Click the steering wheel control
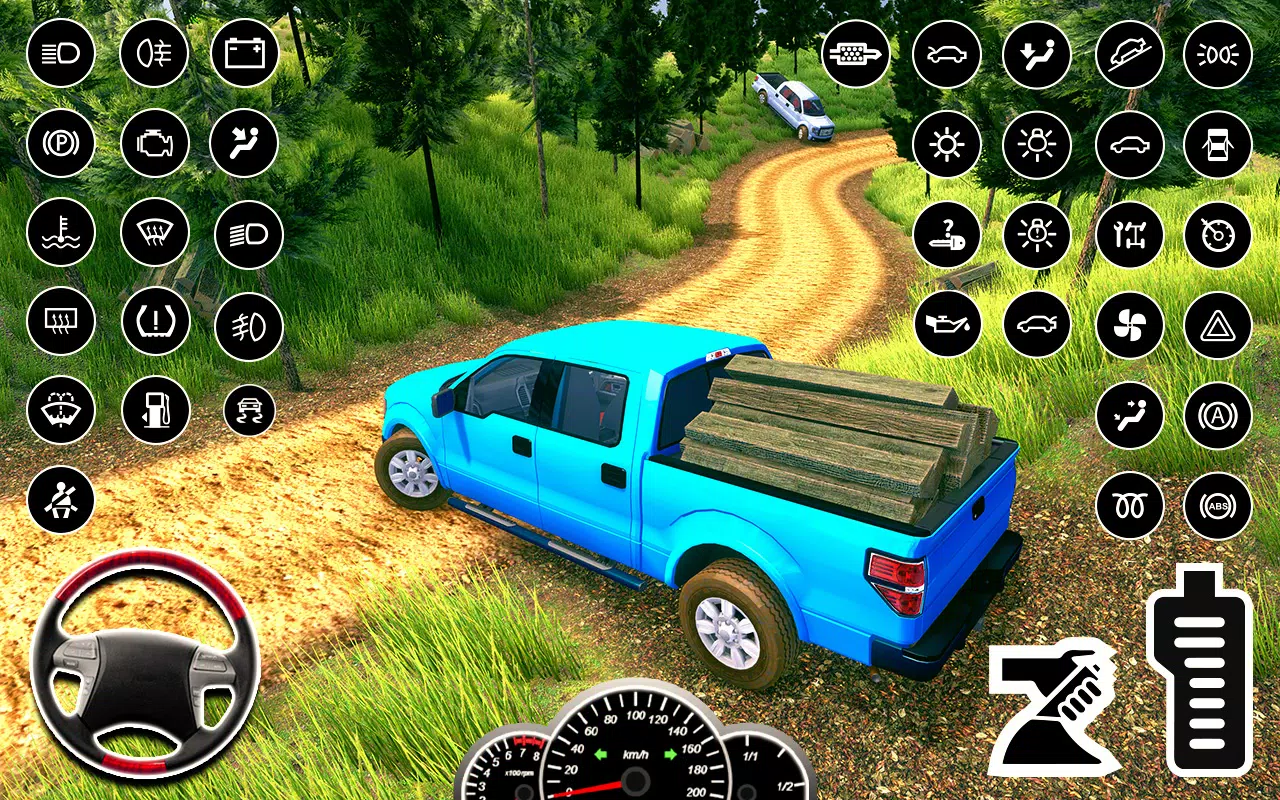1280x800 pixels. pyautogui.click(x=145, y=662)
